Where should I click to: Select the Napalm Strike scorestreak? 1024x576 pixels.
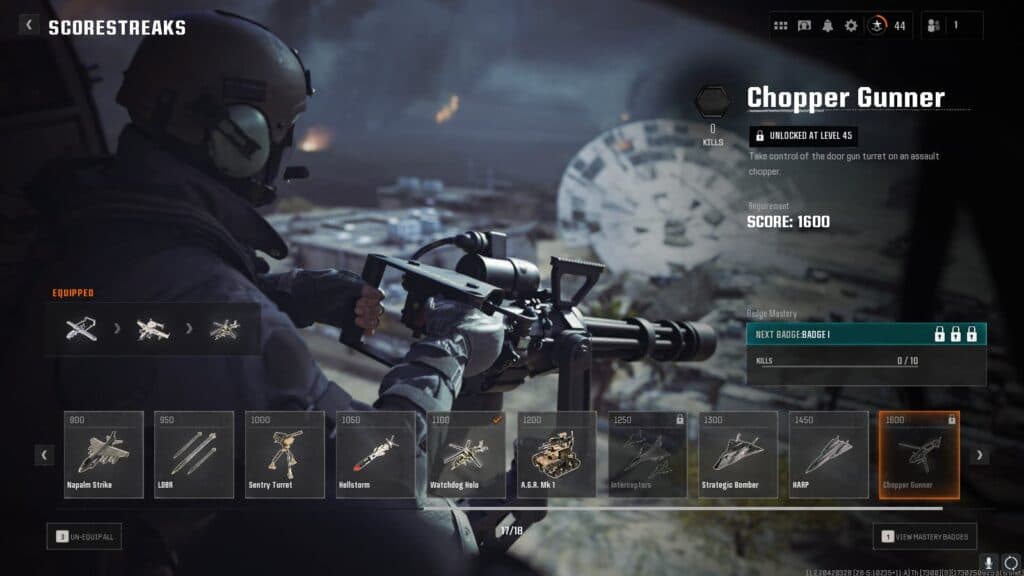(104, 454)
